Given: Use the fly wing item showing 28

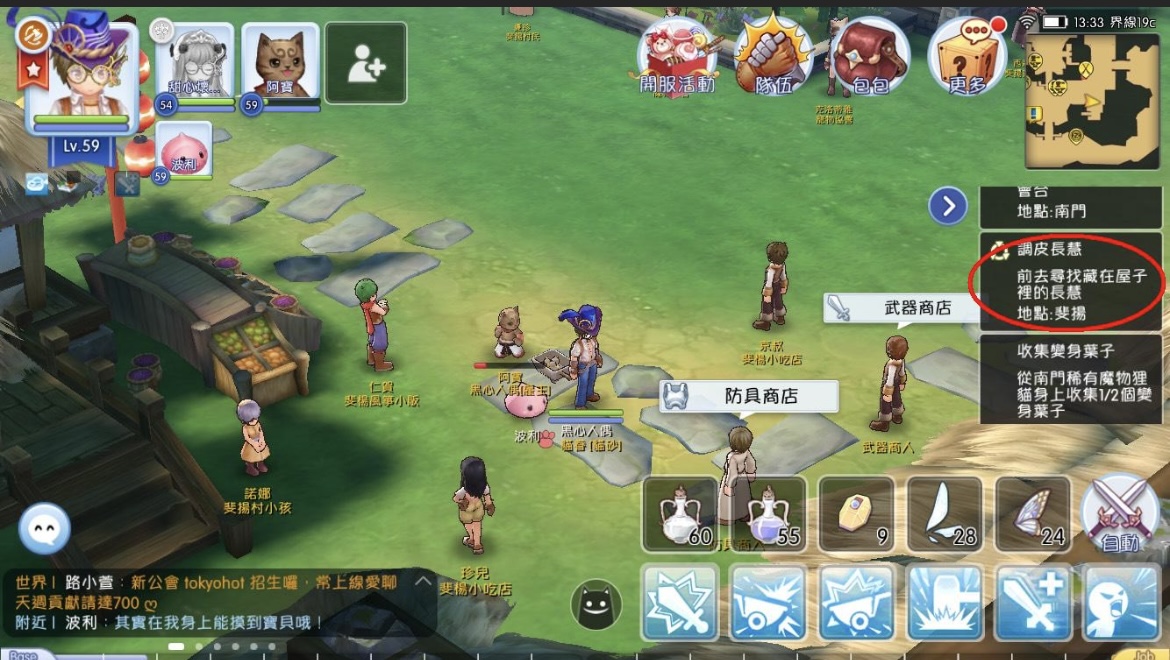Looking at the screenshot, I should click(945, 514).
